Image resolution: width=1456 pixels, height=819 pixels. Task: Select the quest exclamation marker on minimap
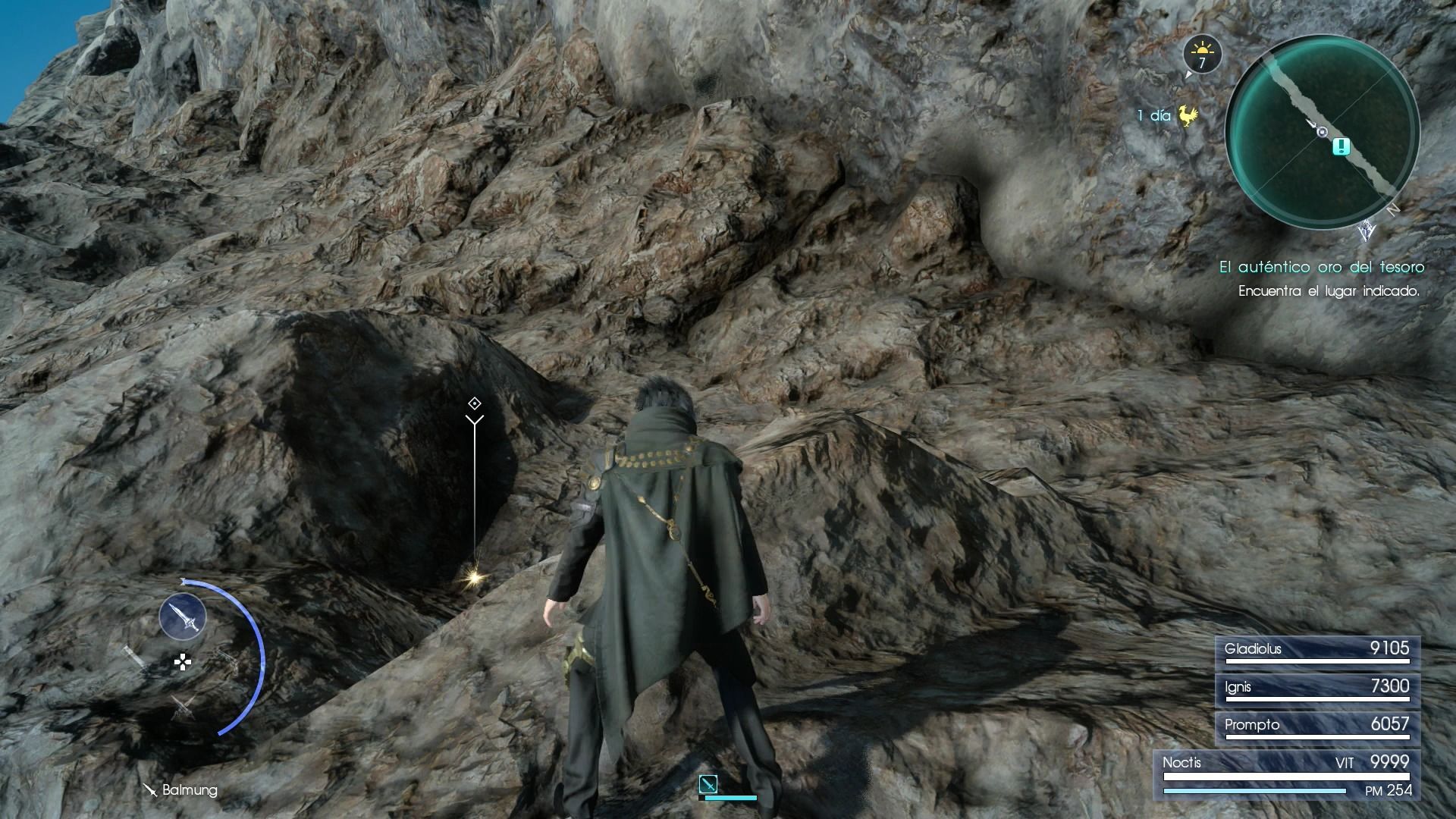click(x=1341, y=146)
